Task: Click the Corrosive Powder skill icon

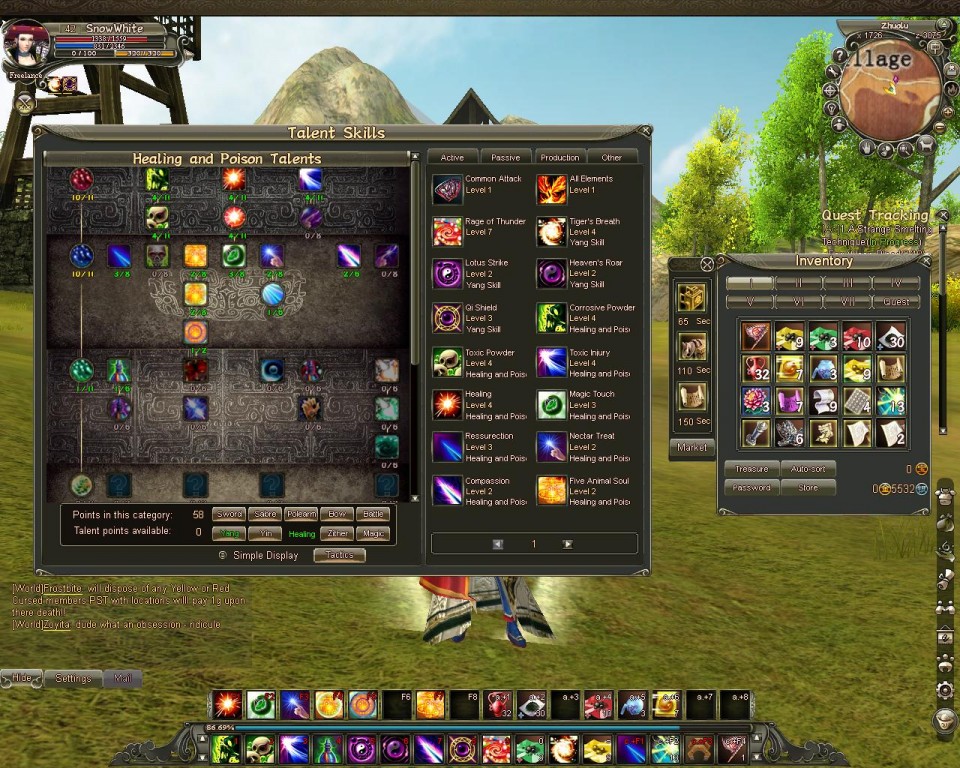Action: pos(551,318)
